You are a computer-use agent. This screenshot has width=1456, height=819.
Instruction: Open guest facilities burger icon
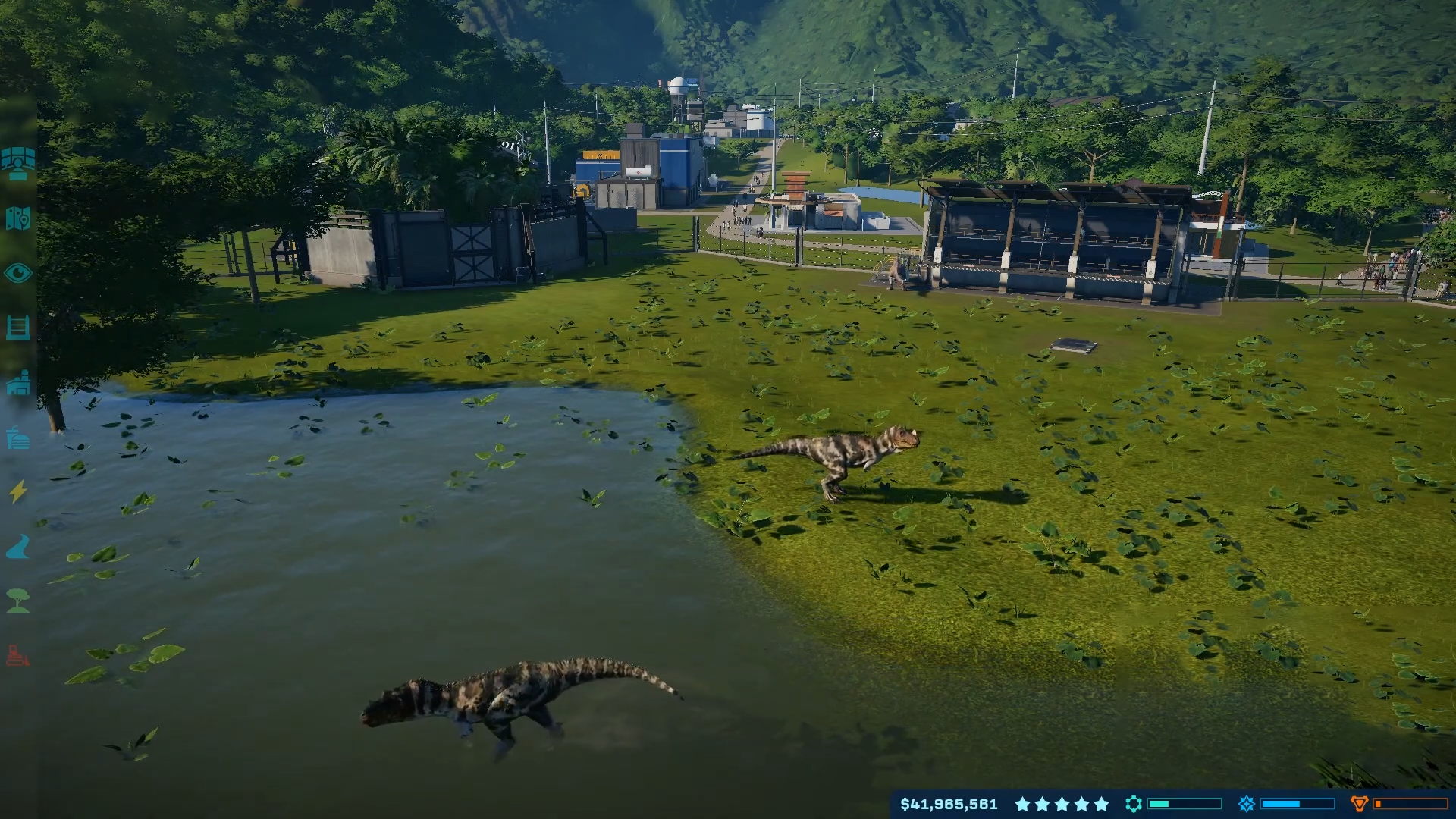point(18,438)
